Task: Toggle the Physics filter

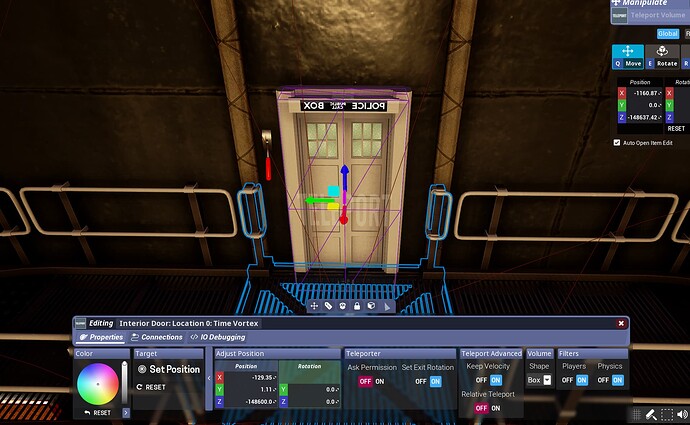Action: point(609,380)
